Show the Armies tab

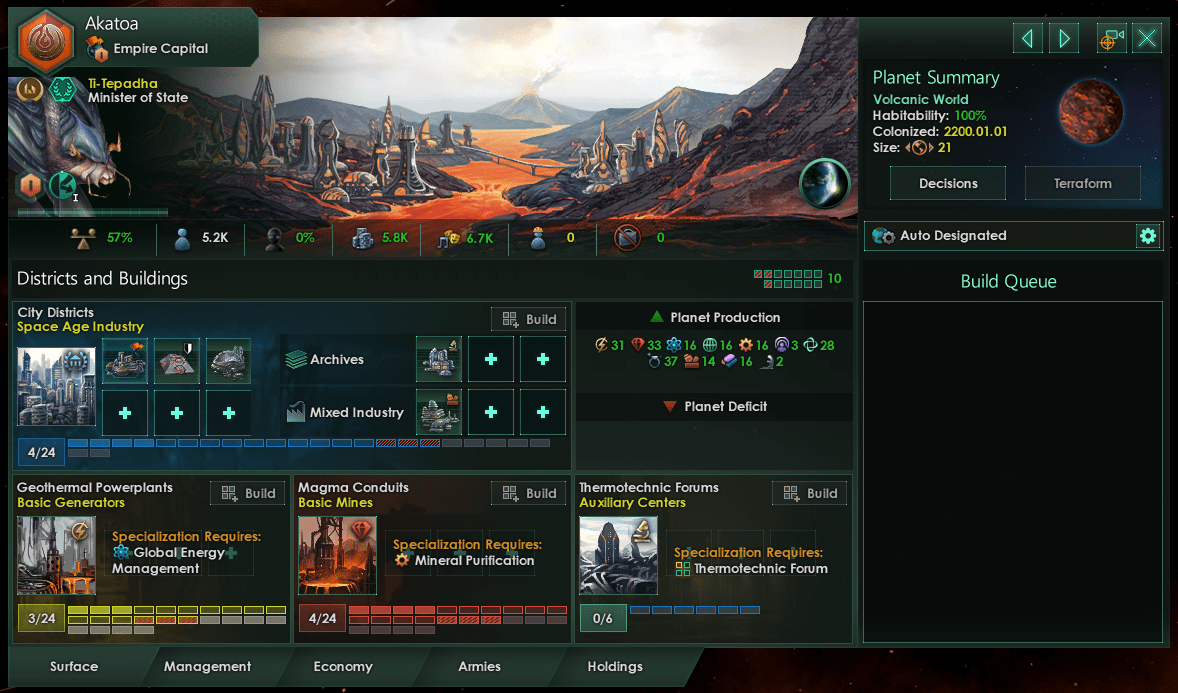coord(479,666)
